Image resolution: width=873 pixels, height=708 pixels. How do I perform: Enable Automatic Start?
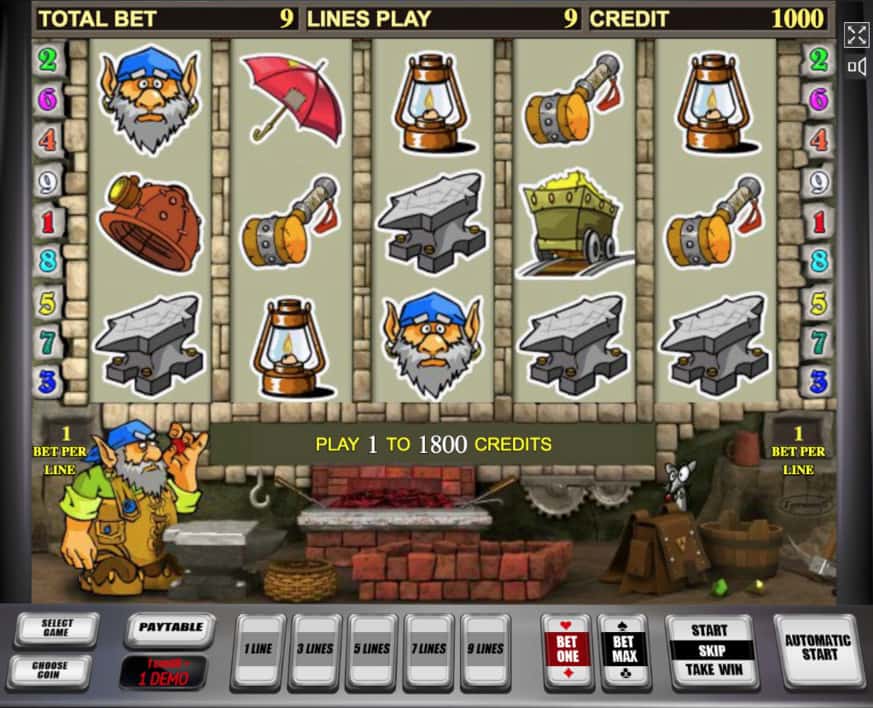pos(817,650)
